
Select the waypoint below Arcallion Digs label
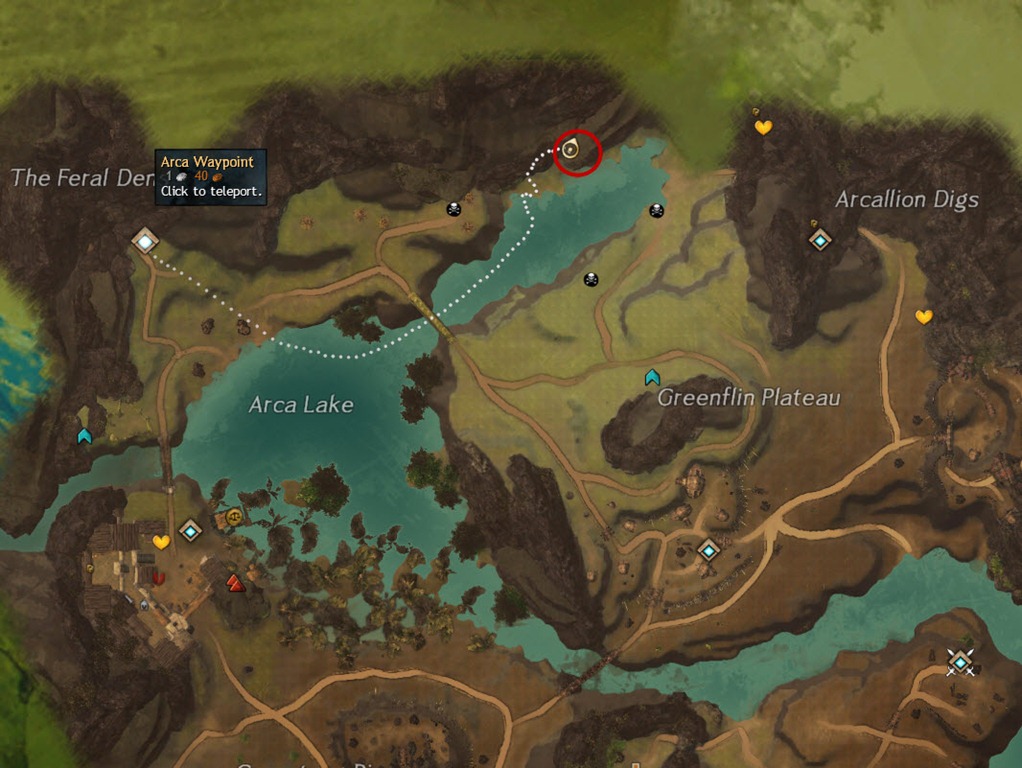(820, 239)
